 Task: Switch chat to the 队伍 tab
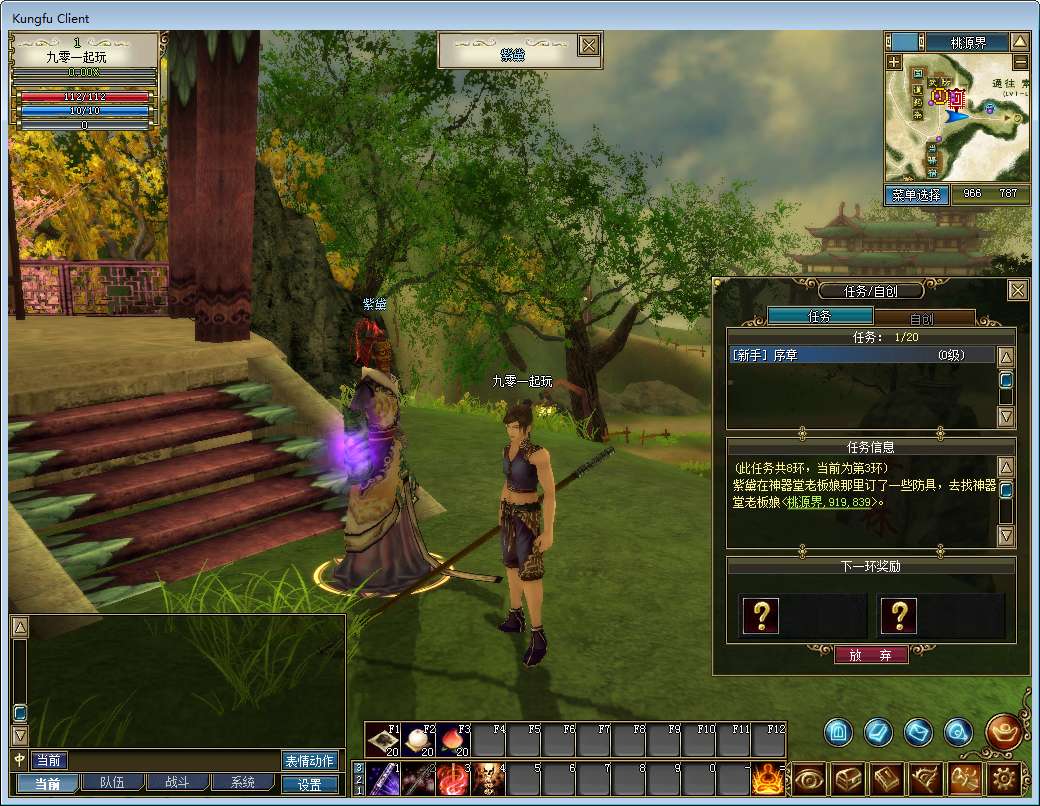click(104, 783)
